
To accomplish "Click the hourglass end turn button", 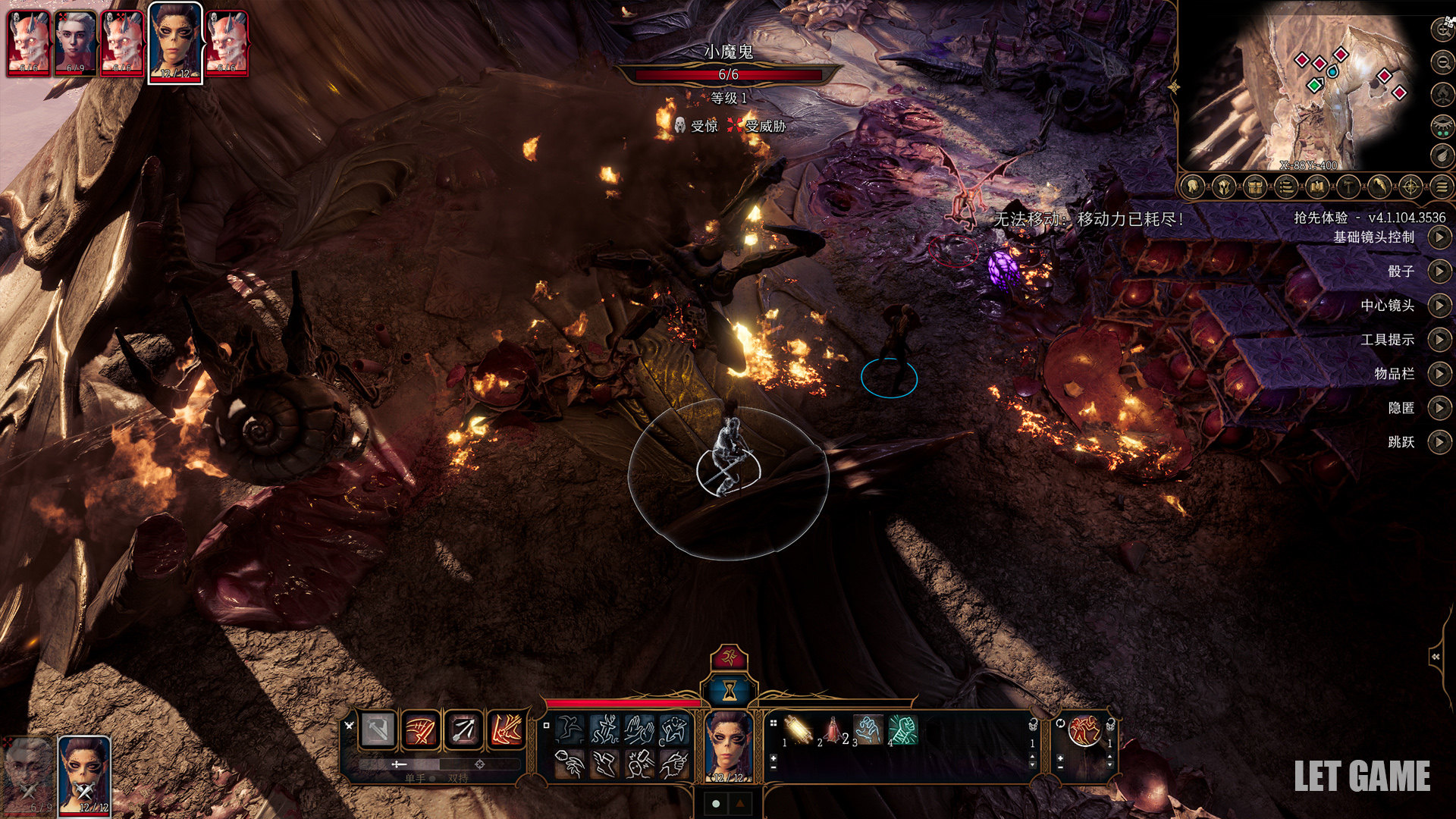I will click(729, 690).
